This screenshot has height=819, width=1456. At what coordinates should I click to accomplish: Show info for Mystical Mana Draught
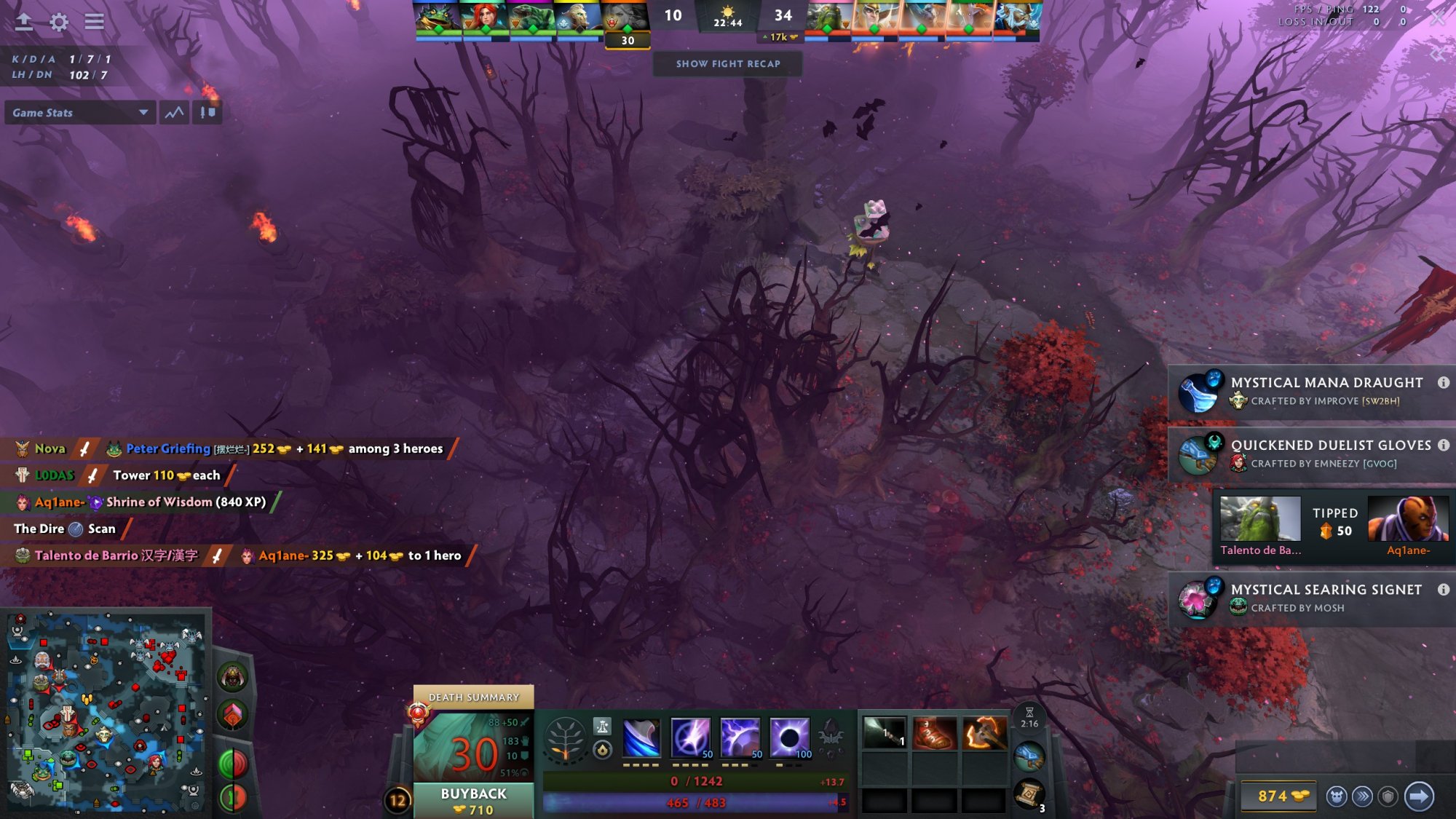point(1443,383)
